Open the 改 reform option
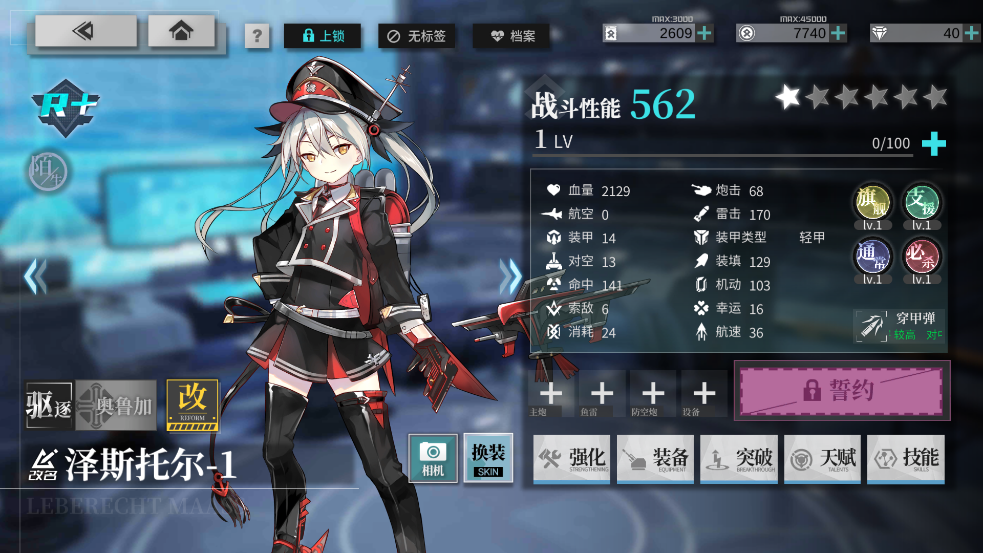 point(193,404)
